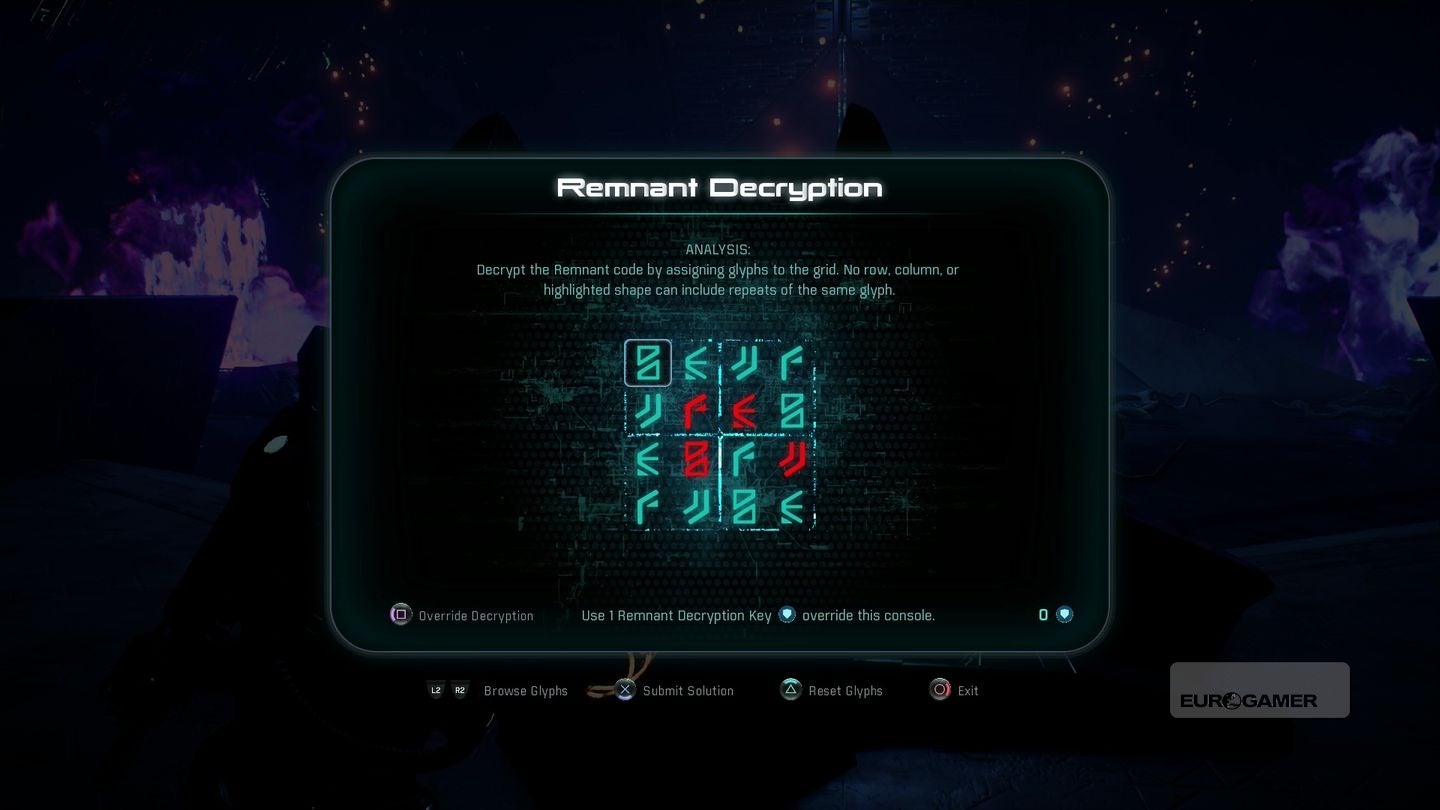Click the Override Decryption label
Viewport: 1440px width, 810px height.
(x=476, y=615)
